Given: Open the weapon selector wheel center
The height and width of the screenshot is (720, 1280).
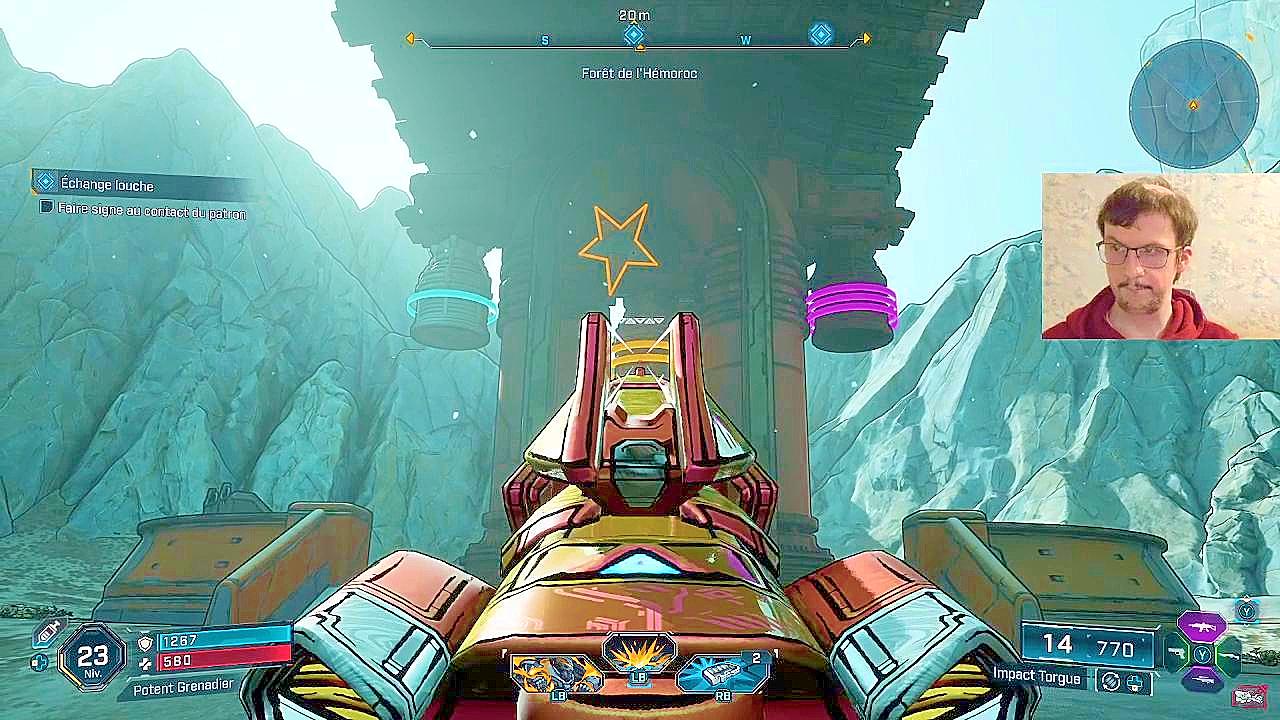Looking at the screenshot, I should (1202, 652).
